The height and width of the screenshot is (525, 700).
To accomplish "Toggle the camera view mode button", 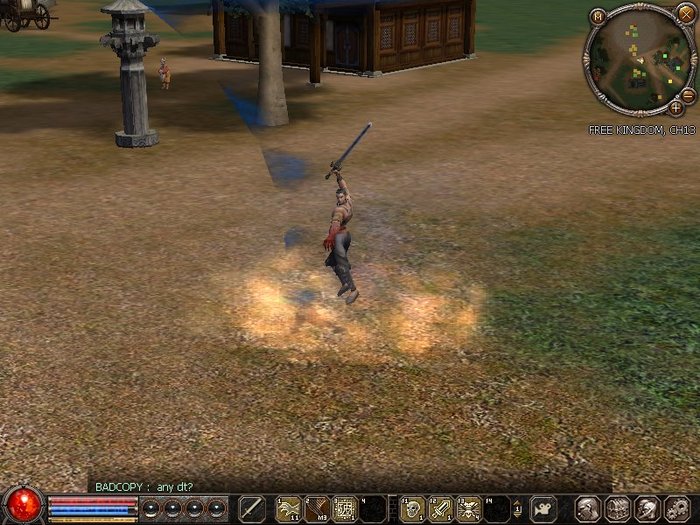I will (543, 508).
